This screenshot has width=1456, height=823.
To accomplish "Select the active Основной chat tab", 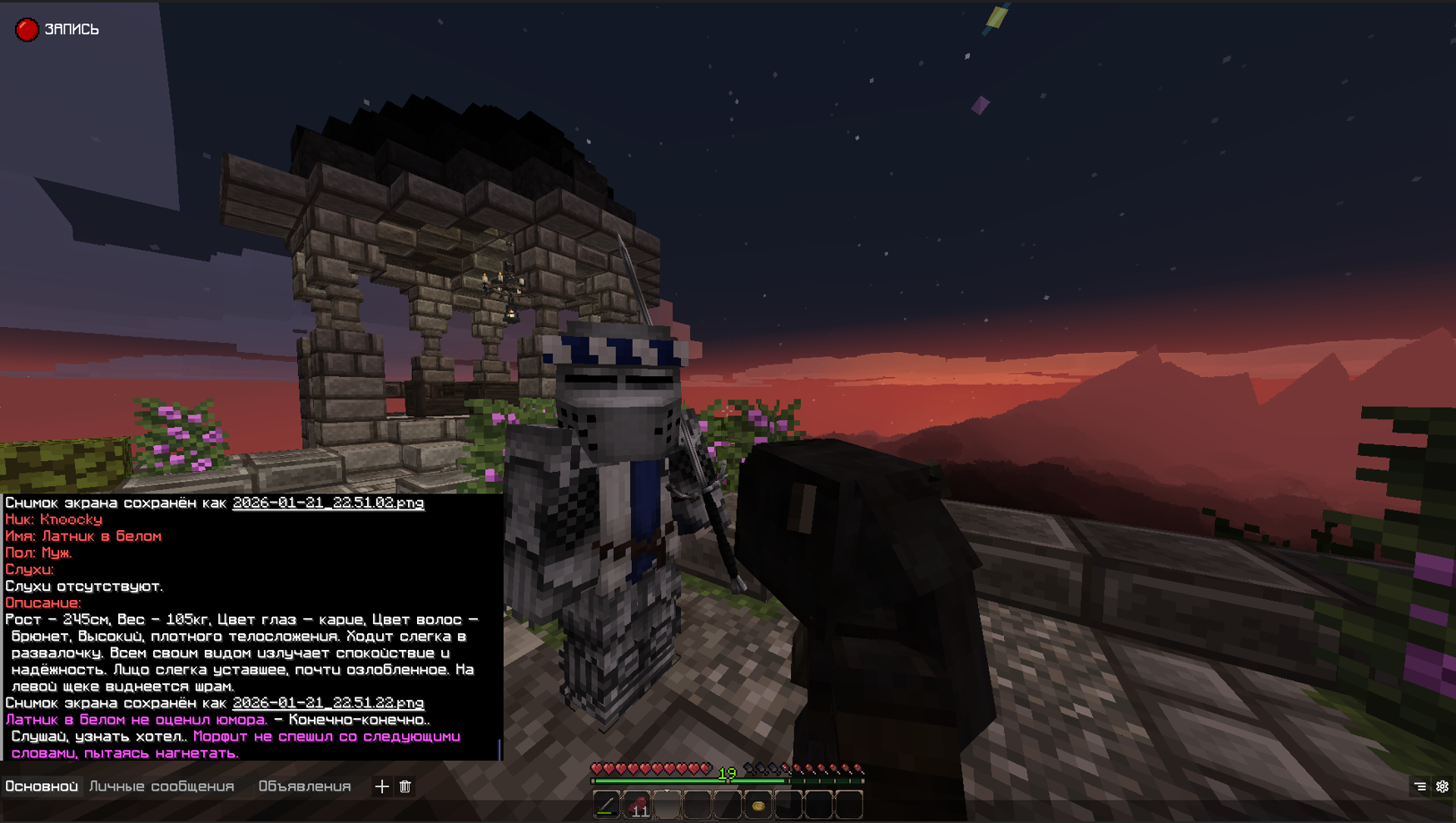I will 42,786.
